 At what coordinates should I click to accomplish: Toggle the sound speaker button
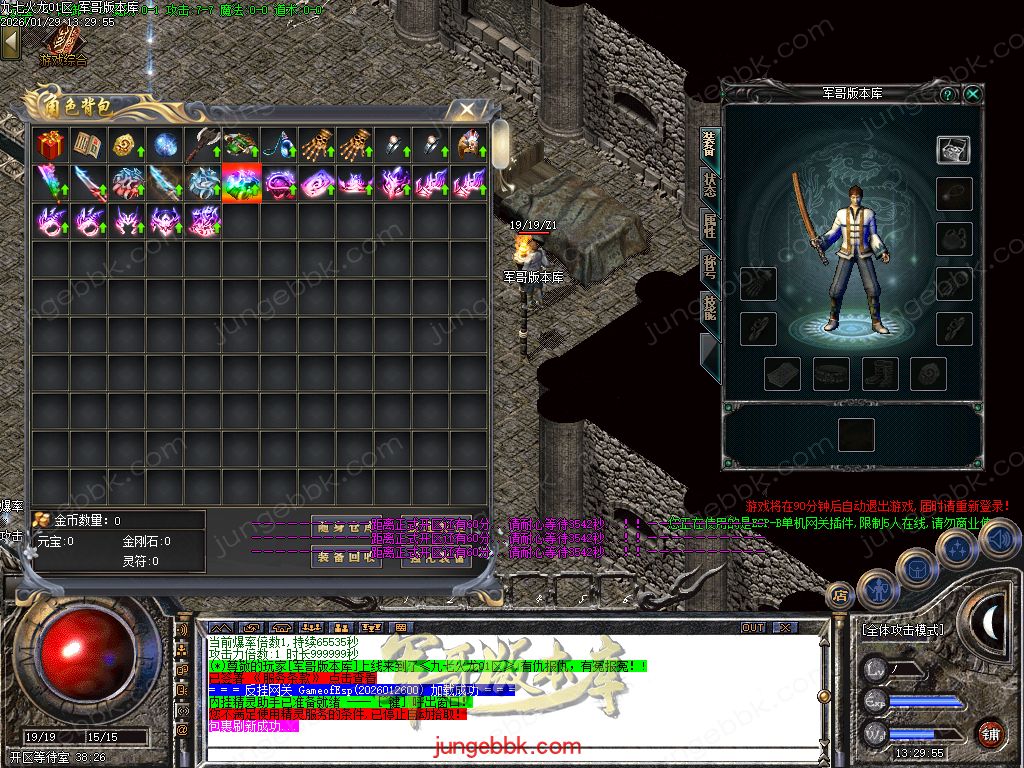(x=997, y=540)
